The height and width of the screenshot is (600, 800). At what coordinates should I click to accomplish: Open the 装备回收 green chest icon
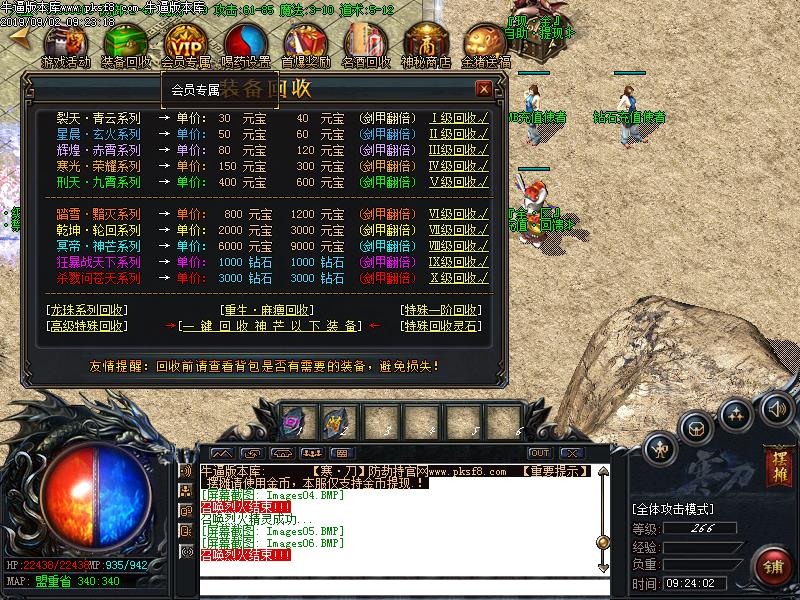[126, 43]
